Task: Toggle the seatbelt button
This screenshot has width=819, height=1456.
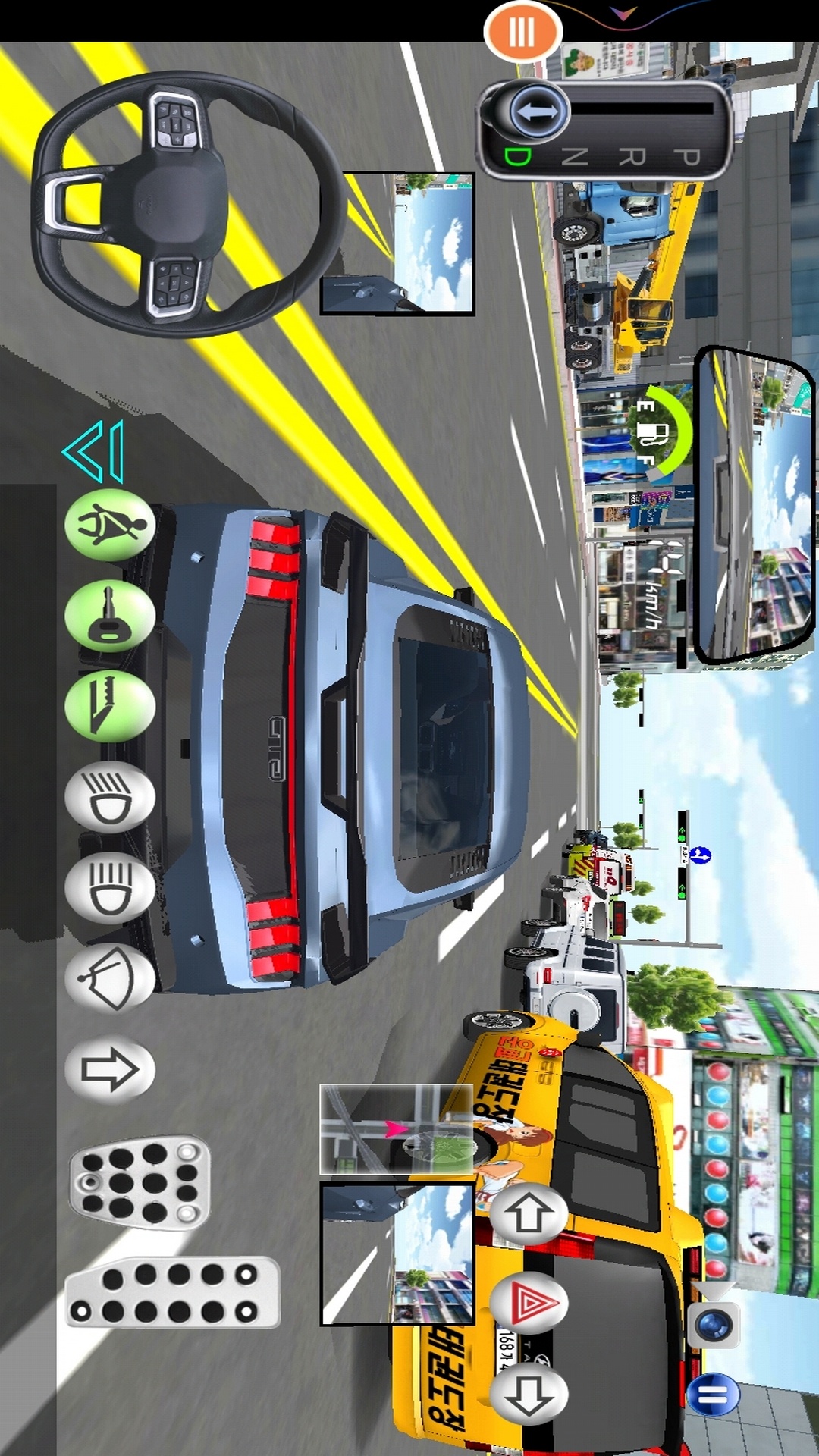Action: pos(111,526)
